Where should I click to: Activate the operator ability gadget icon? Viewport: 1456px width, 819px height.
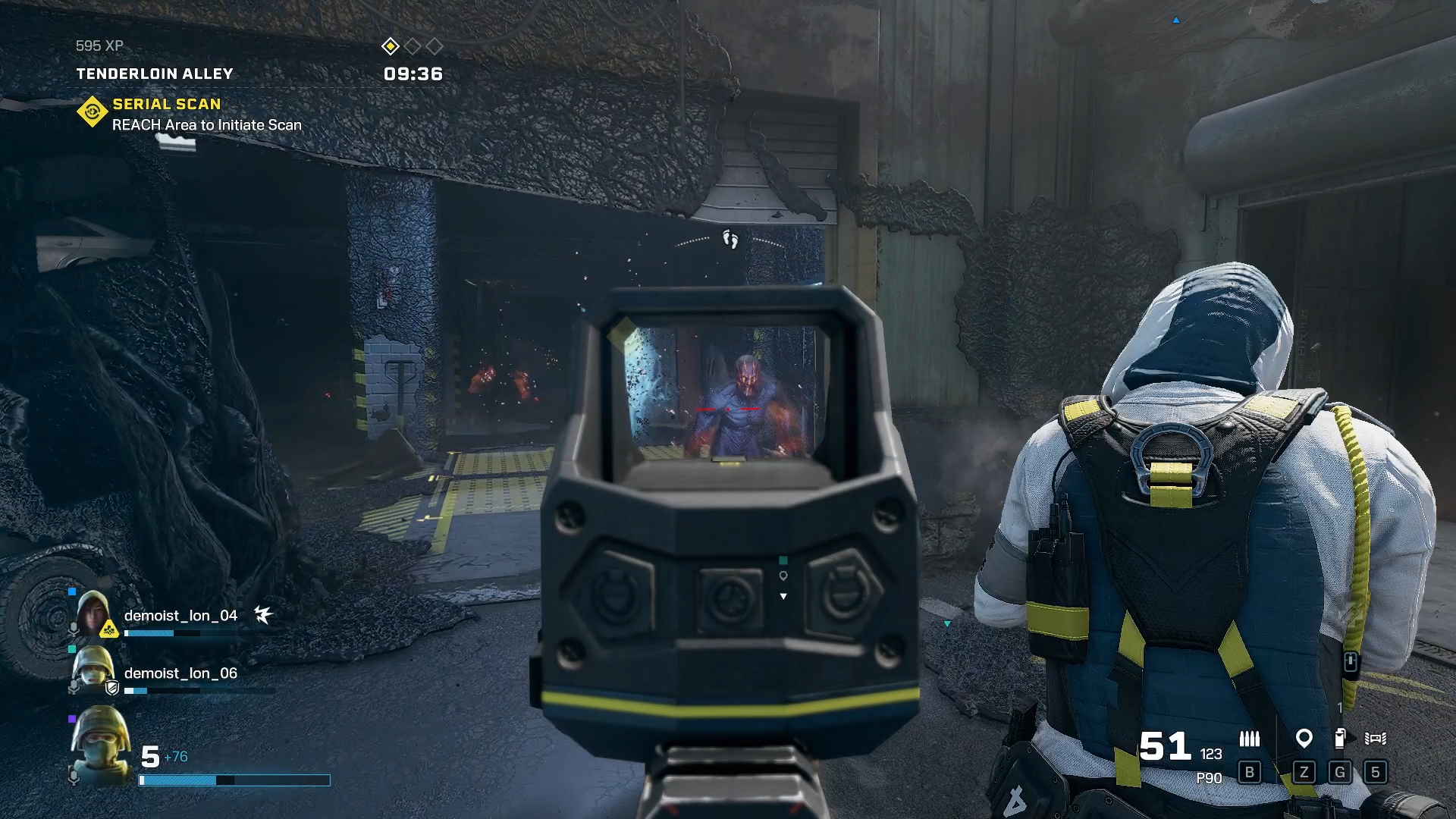click(x=1375, y=738)
